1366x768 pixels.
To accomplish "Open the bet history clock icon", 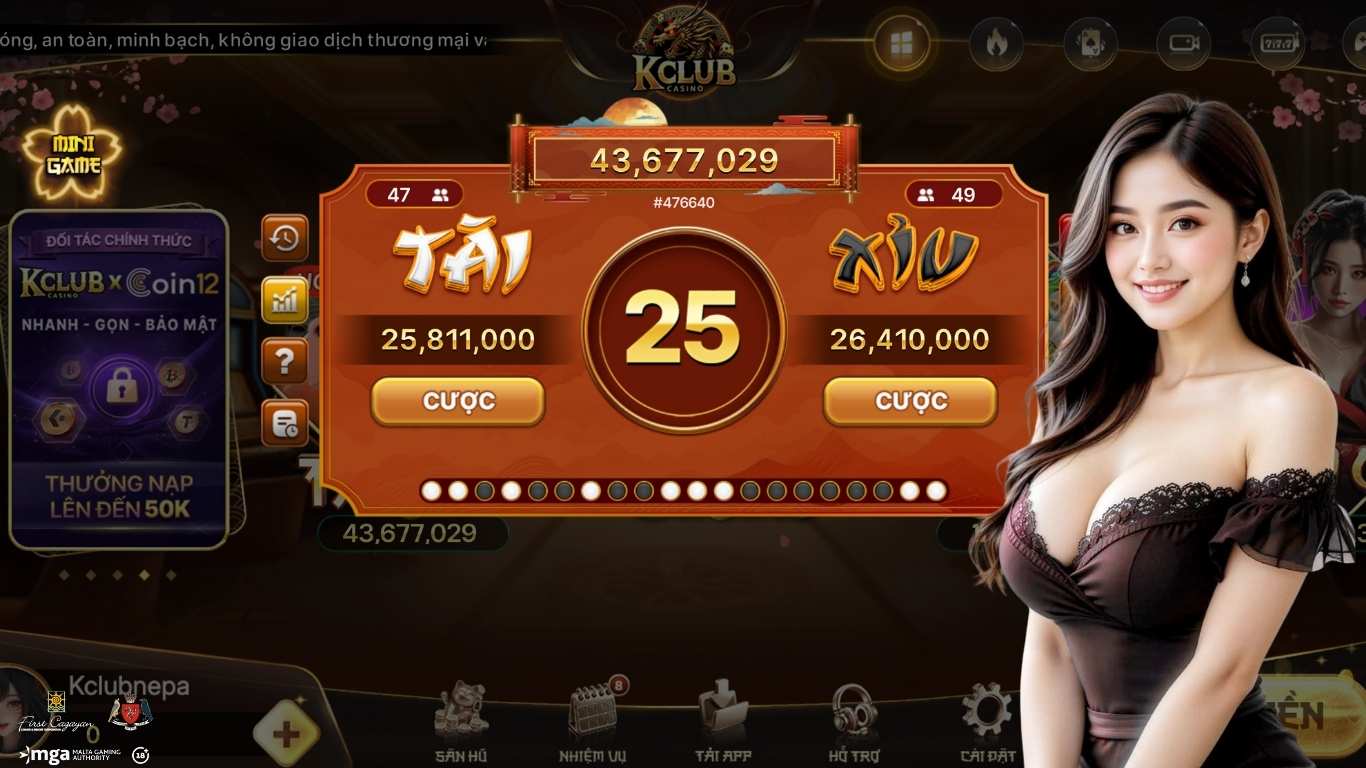I will pyautogui.click(x=284, y=240).
